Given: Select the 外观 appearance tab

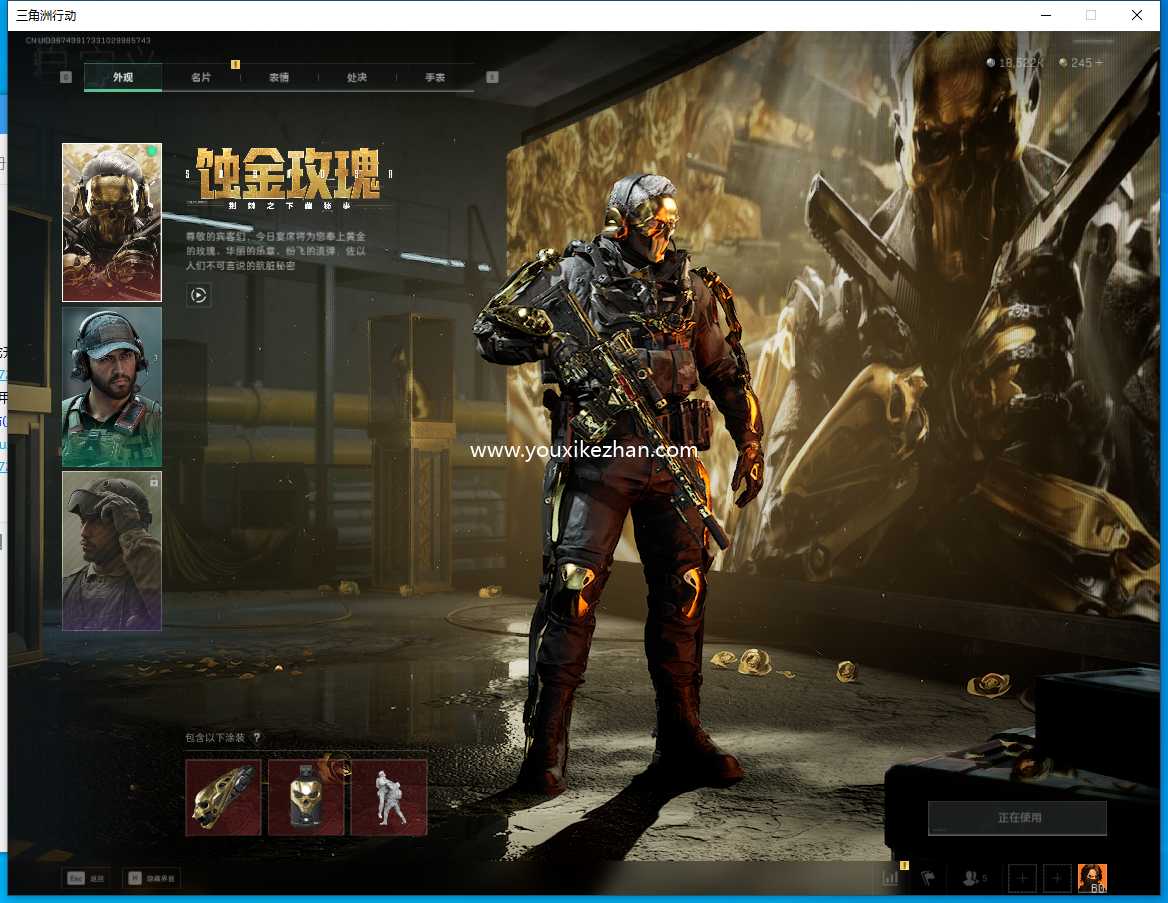Looking at the screenshot, I should [x=123, y=77].
